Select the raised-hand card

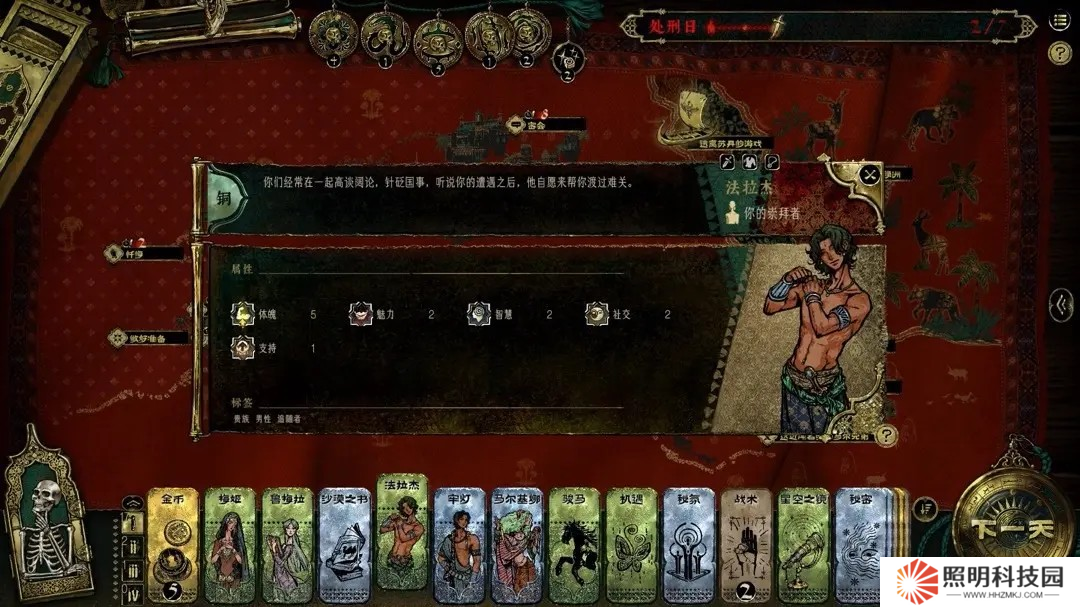click(746, 546)
